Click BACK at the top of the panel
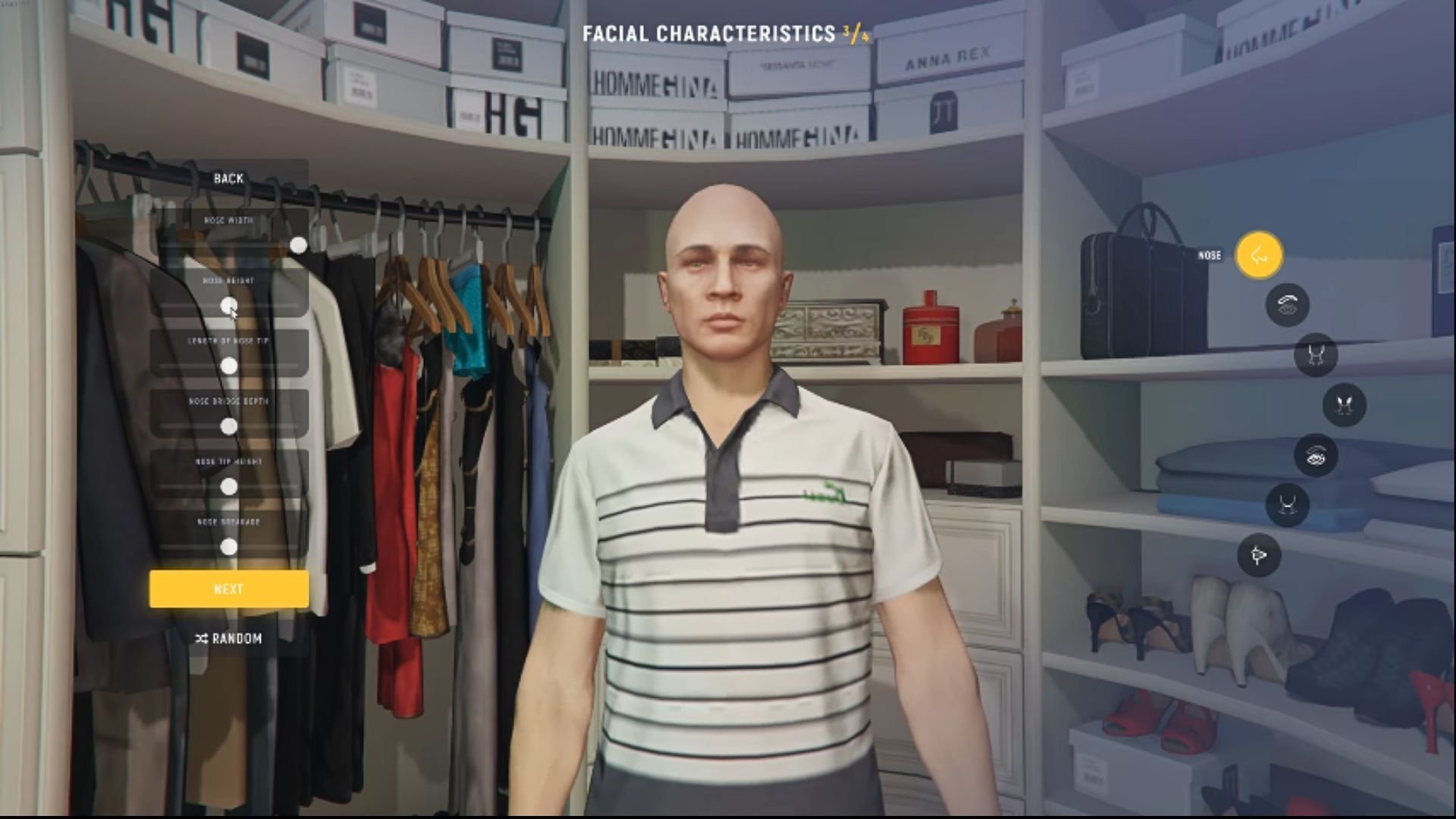Screen dimensions: 1456x819 tap(228, 178)
